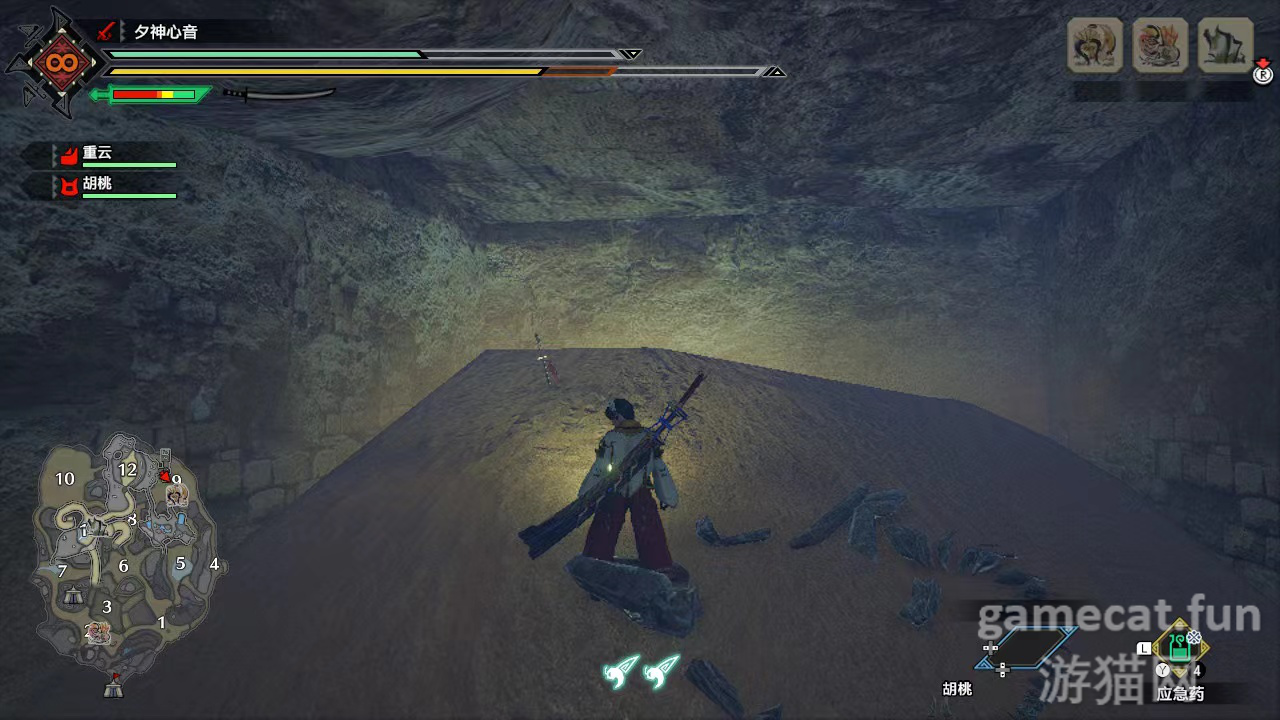This screenshot has width=1280, height=720.
Task: Use the 应急药 first-aid med item
Action: pos(1180,645)
